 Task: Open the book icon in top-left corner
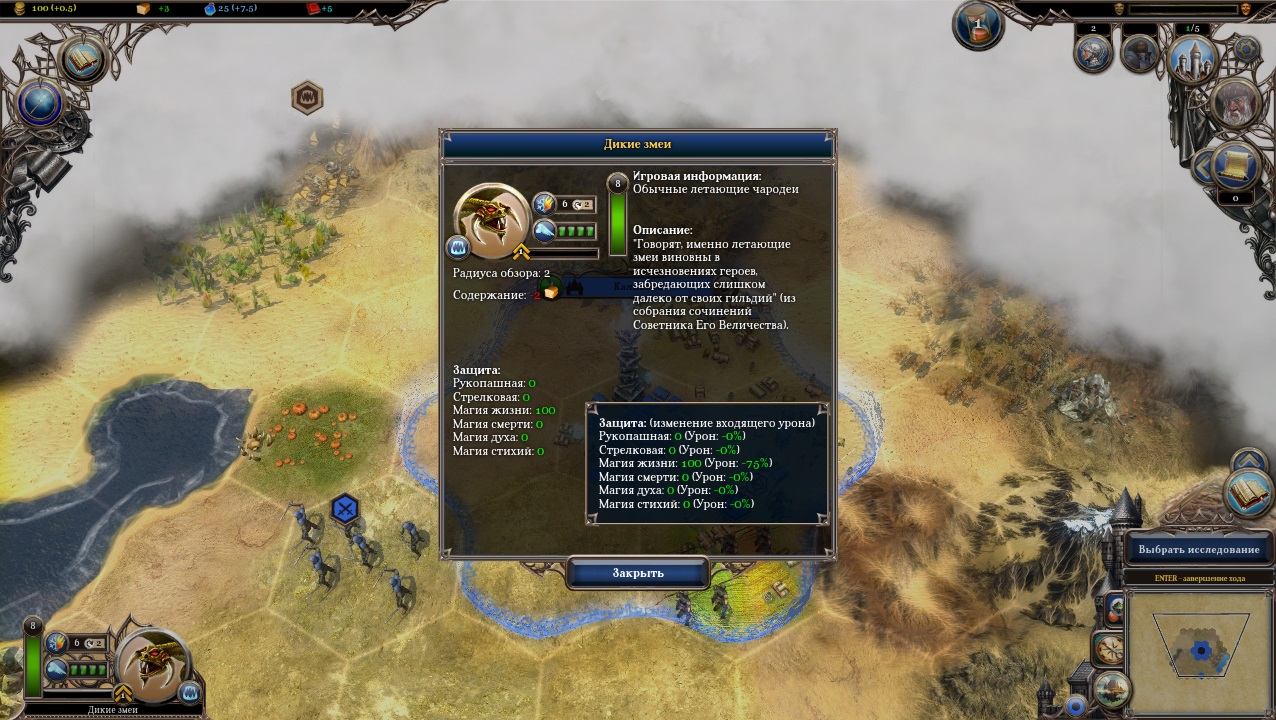pyautogui.click(x=84, y=59)
